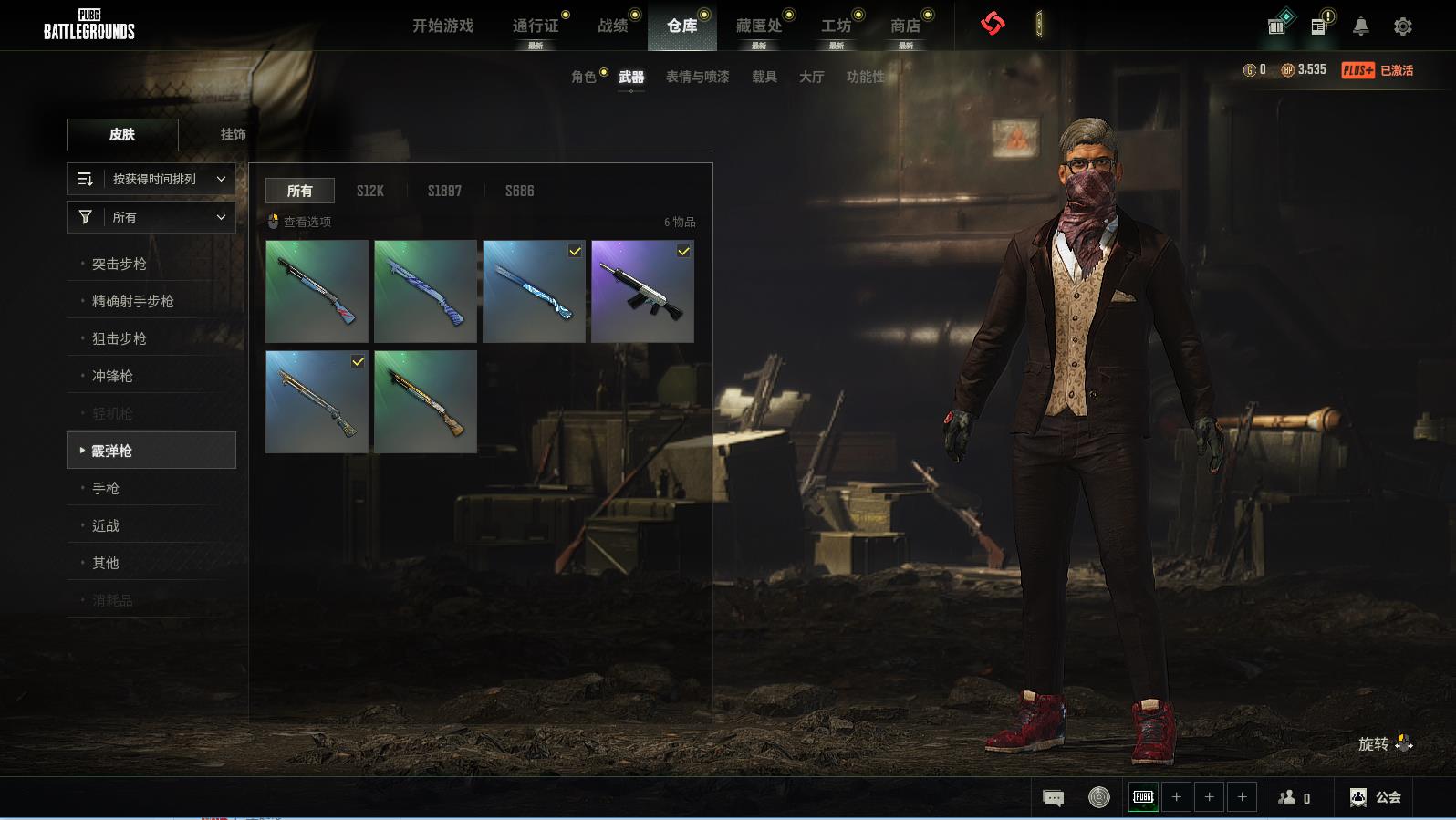Screen dimensions: 1456x820
Task: Open the 按获得时间排列 sort dropdown
Action: [x=151, y=179]
